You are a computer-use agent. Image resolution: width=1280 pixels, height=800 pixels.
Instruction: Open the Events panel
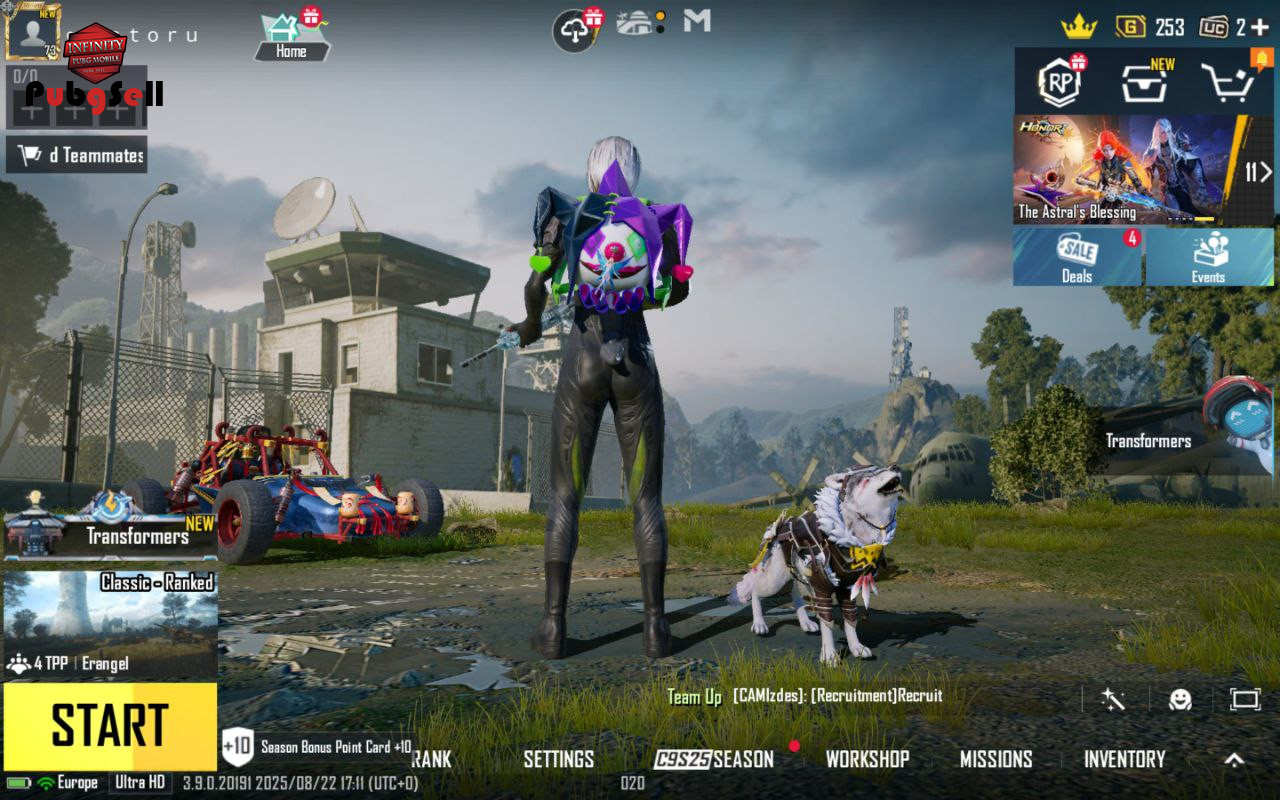1208,257
